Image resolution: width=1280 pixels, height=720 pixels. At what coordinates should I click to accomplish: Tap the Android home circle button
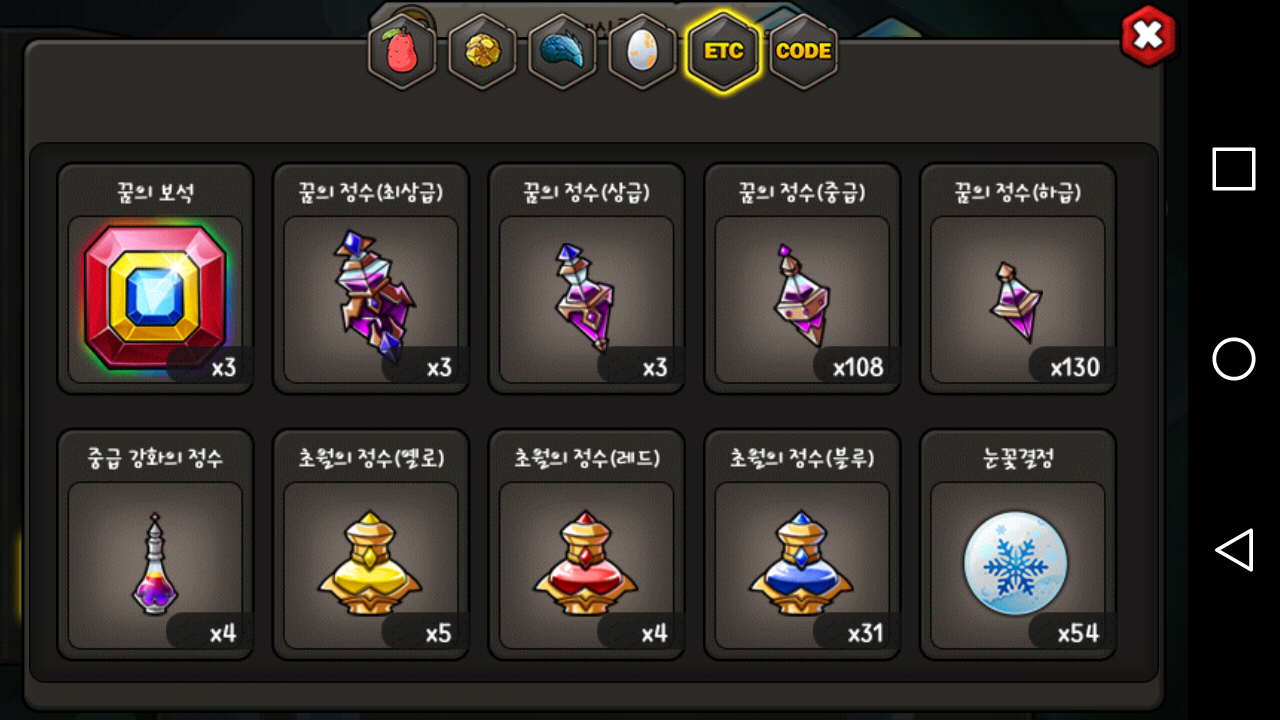coord(1233,359)
